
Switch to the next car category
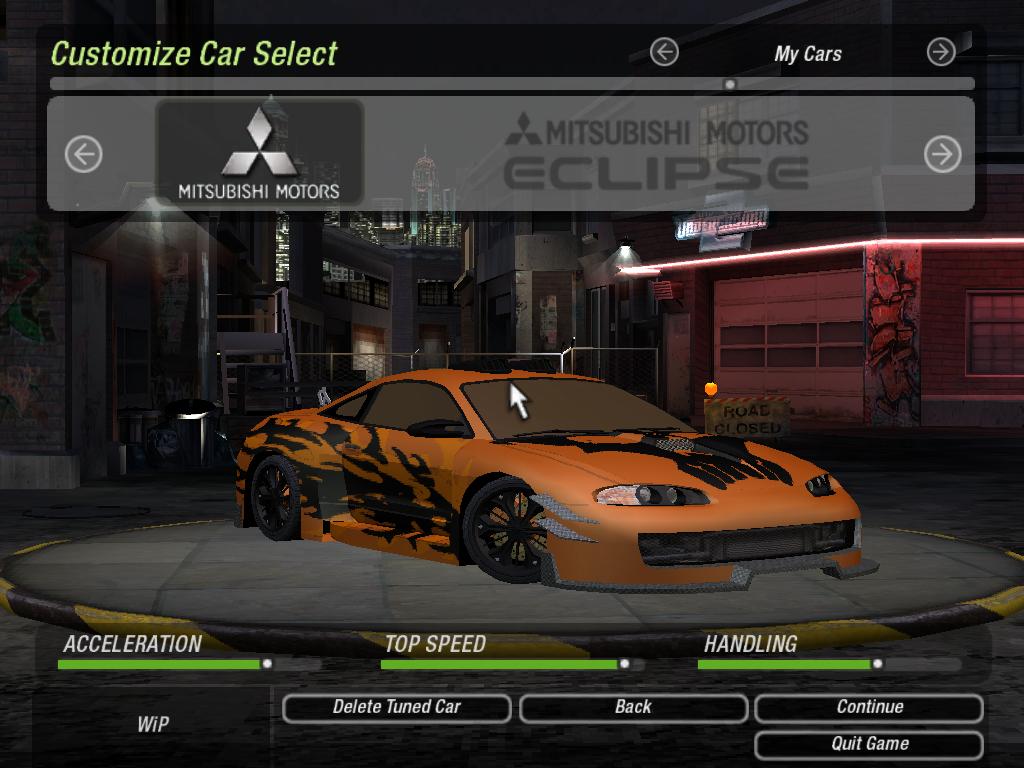941,52
